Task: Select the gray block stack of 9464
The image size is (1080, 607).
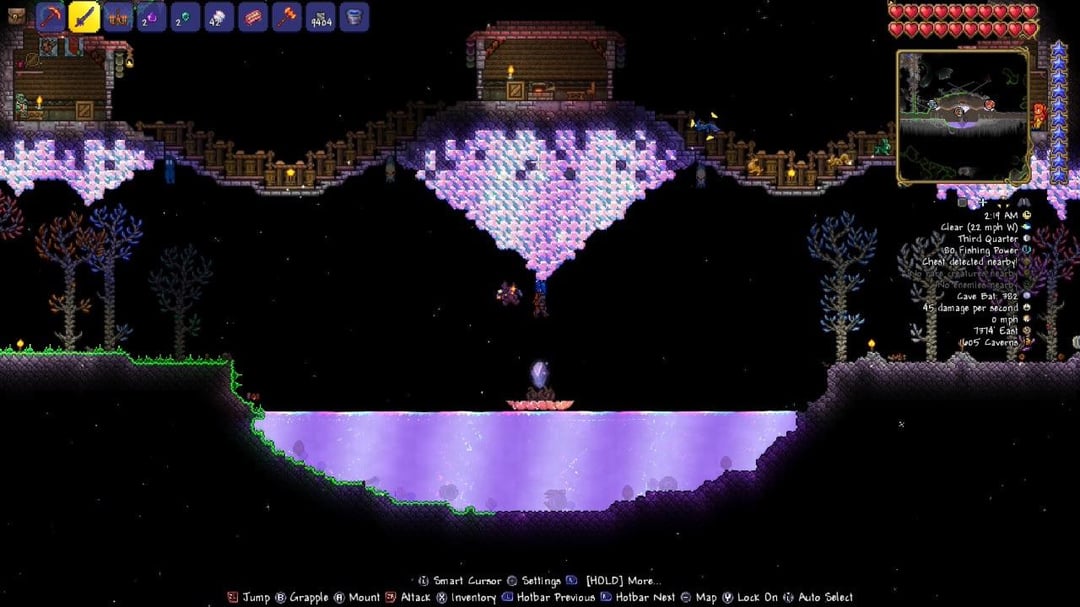Action: (x=321, y=17)
